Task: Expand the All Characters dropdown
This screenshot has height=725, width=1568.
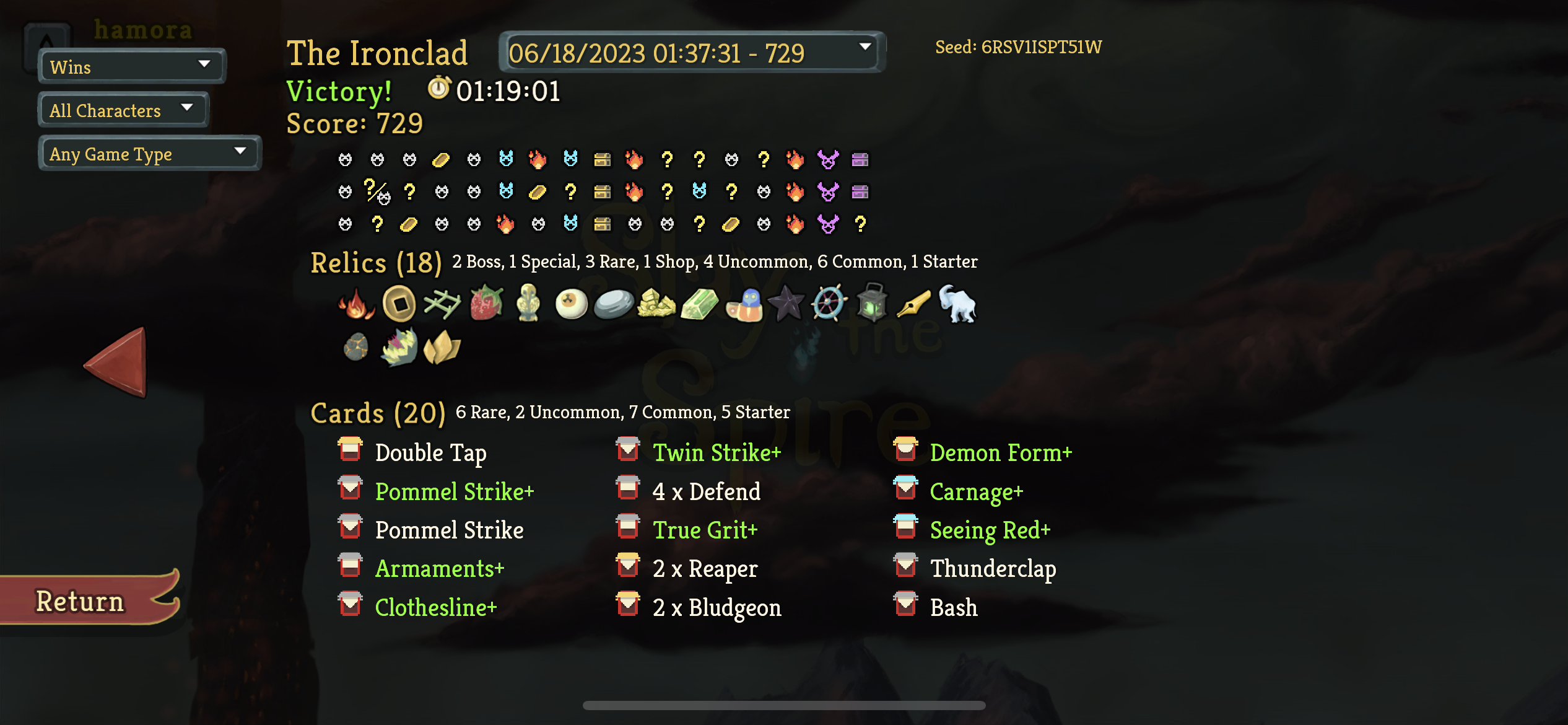Action: [x=122, y=110]
